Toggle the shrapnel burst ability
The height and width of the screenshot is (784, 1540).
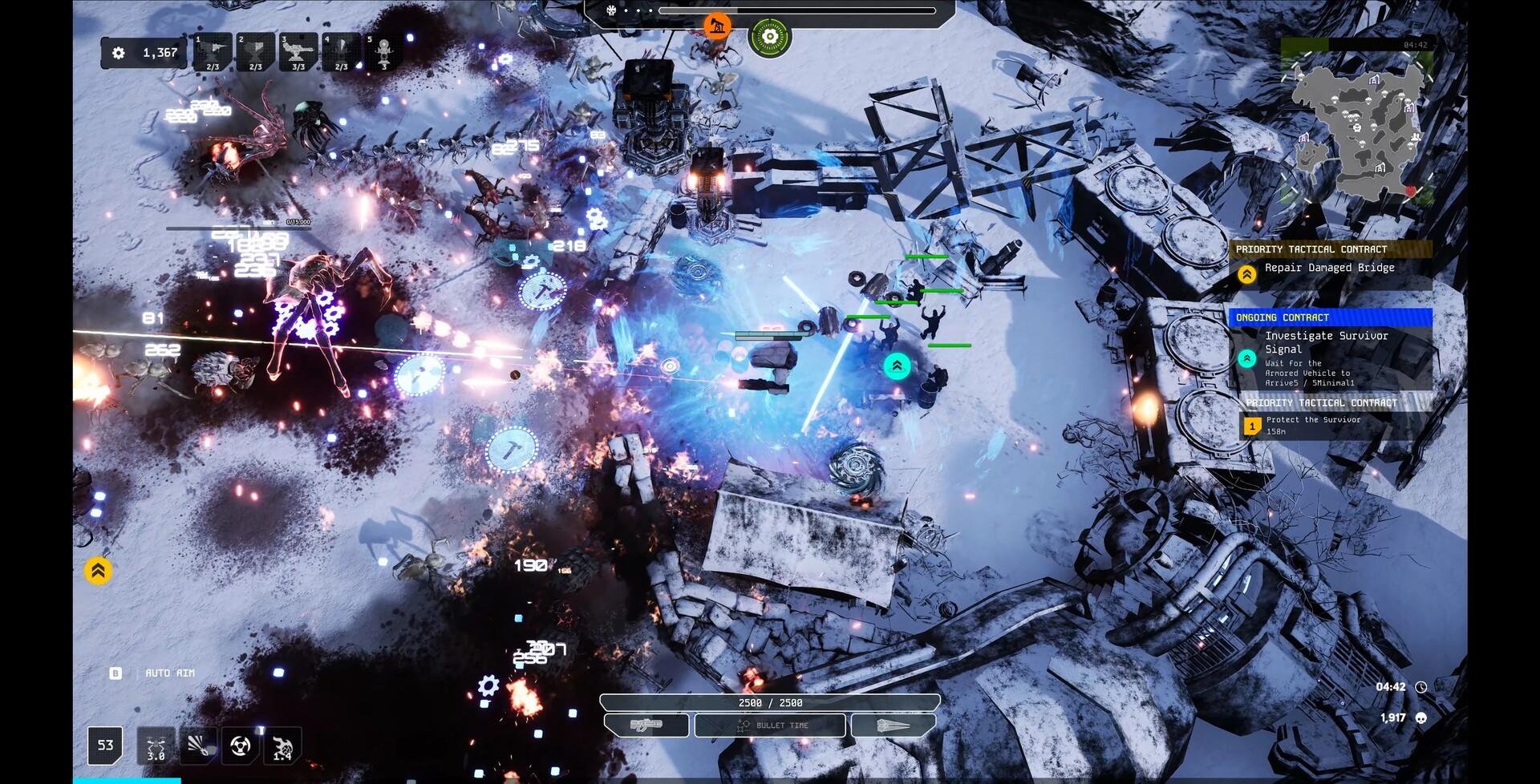pyautogui.click(x=197, y=746)
